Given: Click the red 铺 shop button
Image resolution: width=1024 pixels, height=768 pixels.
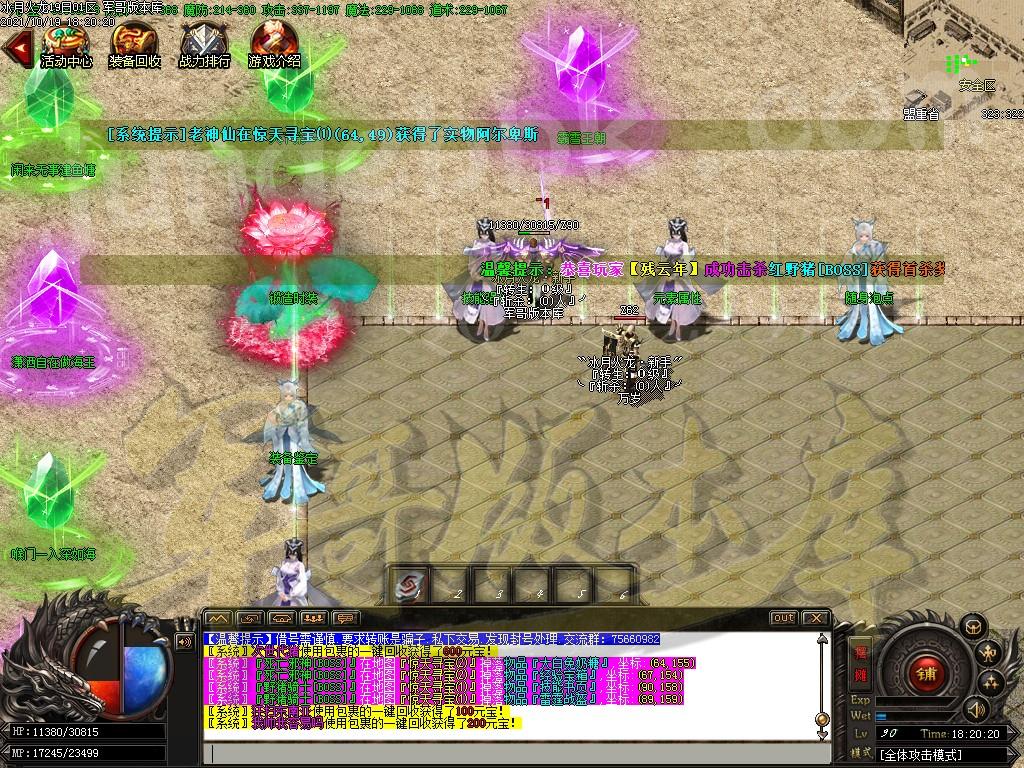Looking at the screenshot, I should [926, 673].
